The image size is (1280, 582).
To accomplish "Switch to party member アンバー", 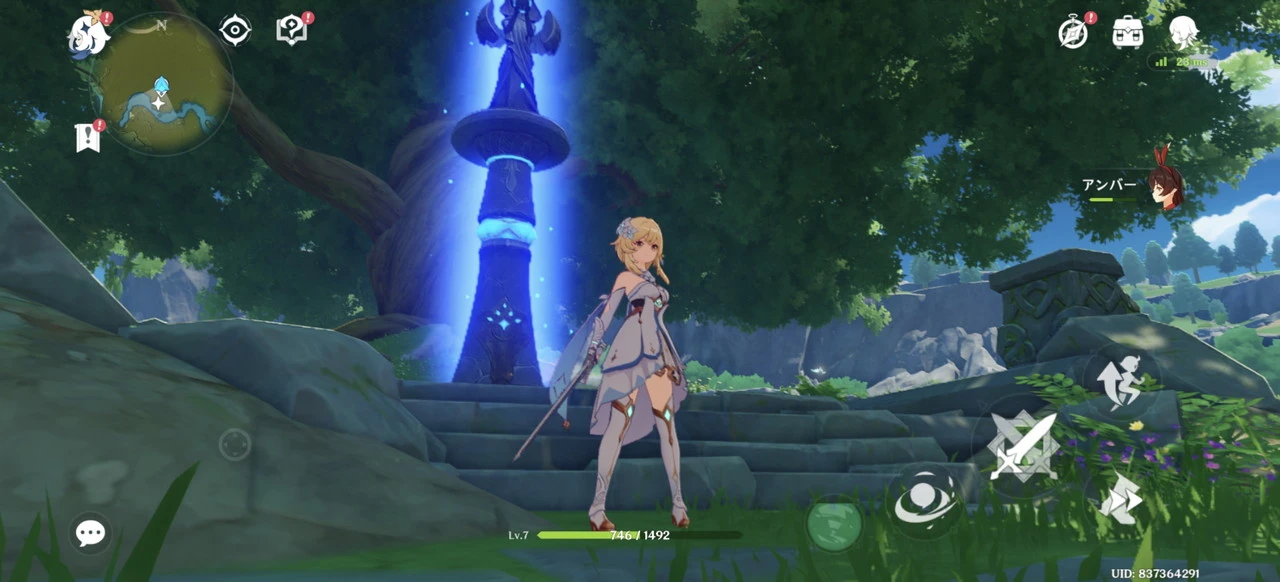I will [x=1161, y=187].
